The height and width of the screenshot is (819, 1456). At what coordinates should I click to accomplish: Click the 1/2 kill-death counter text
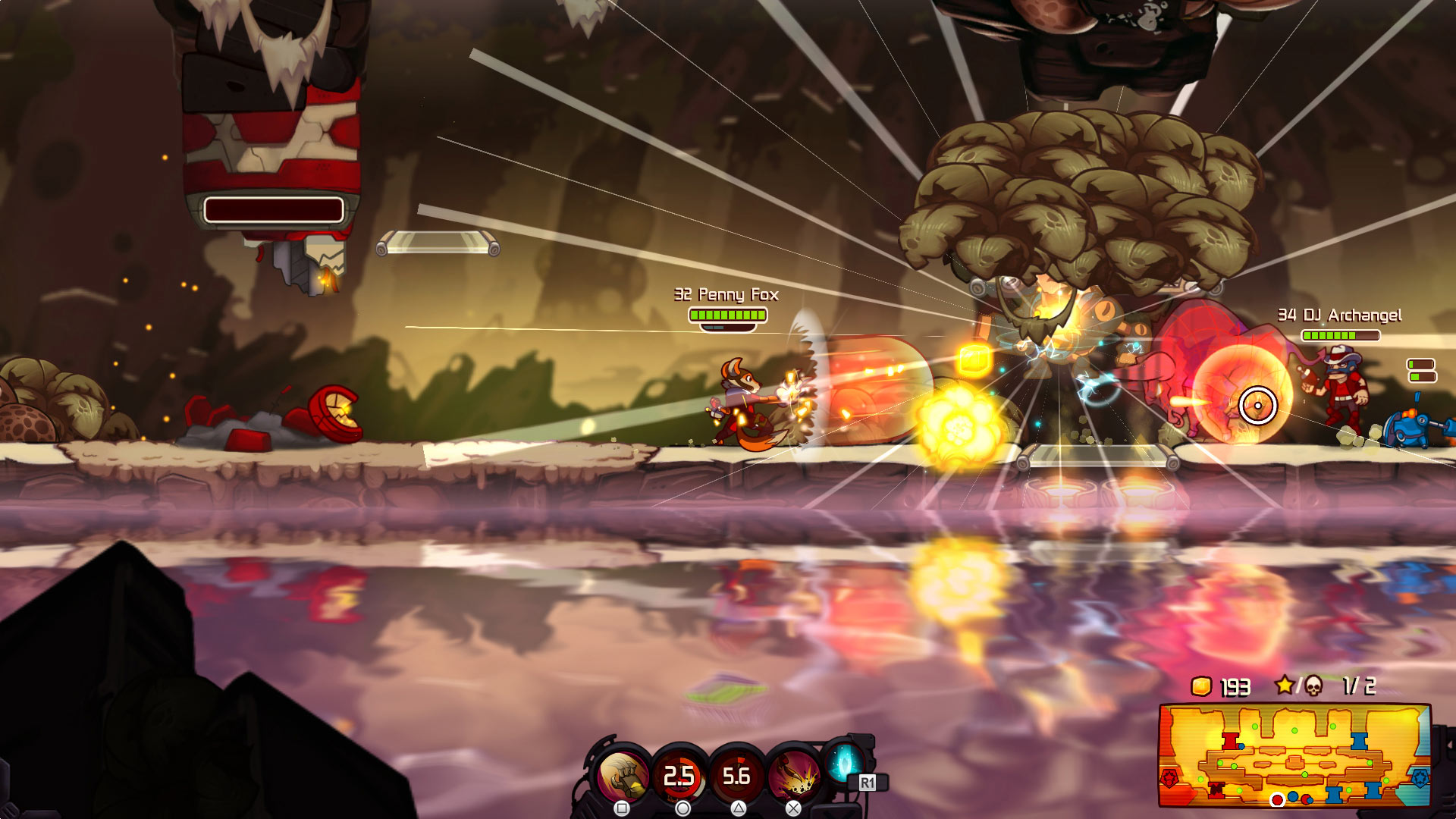[x=1358, y=687]
